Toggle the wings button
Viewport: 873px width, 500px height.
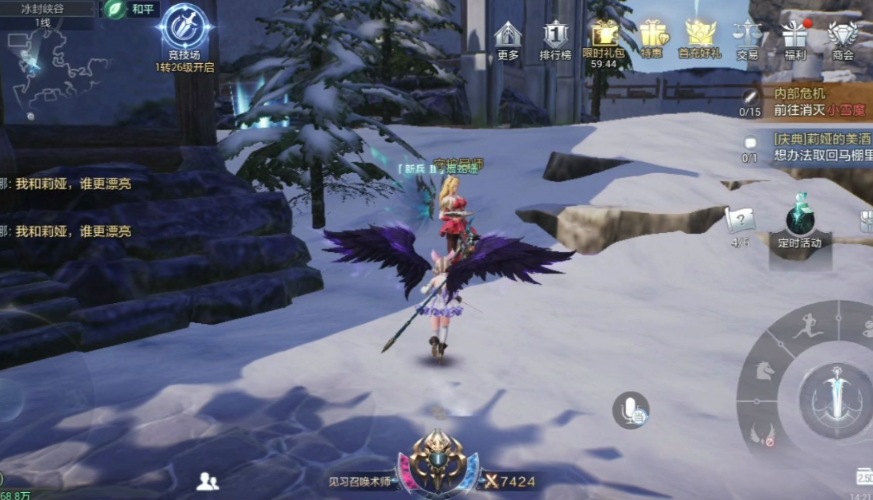763,432
